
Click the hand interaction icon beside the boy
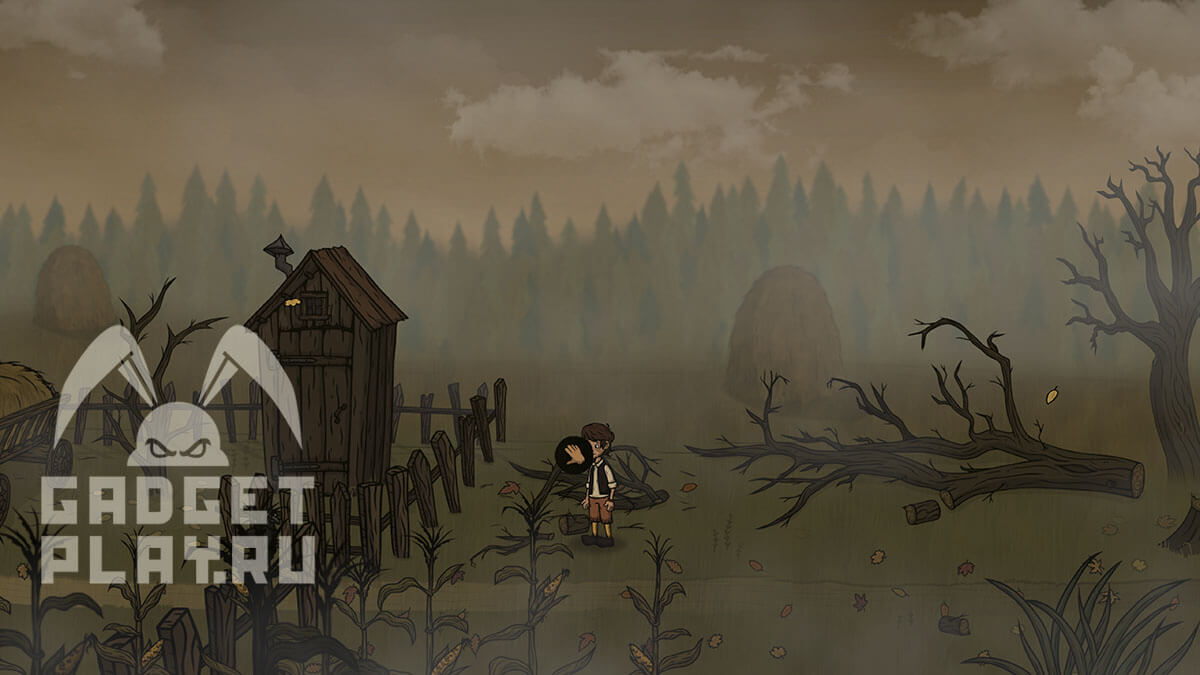pos(573,455)
